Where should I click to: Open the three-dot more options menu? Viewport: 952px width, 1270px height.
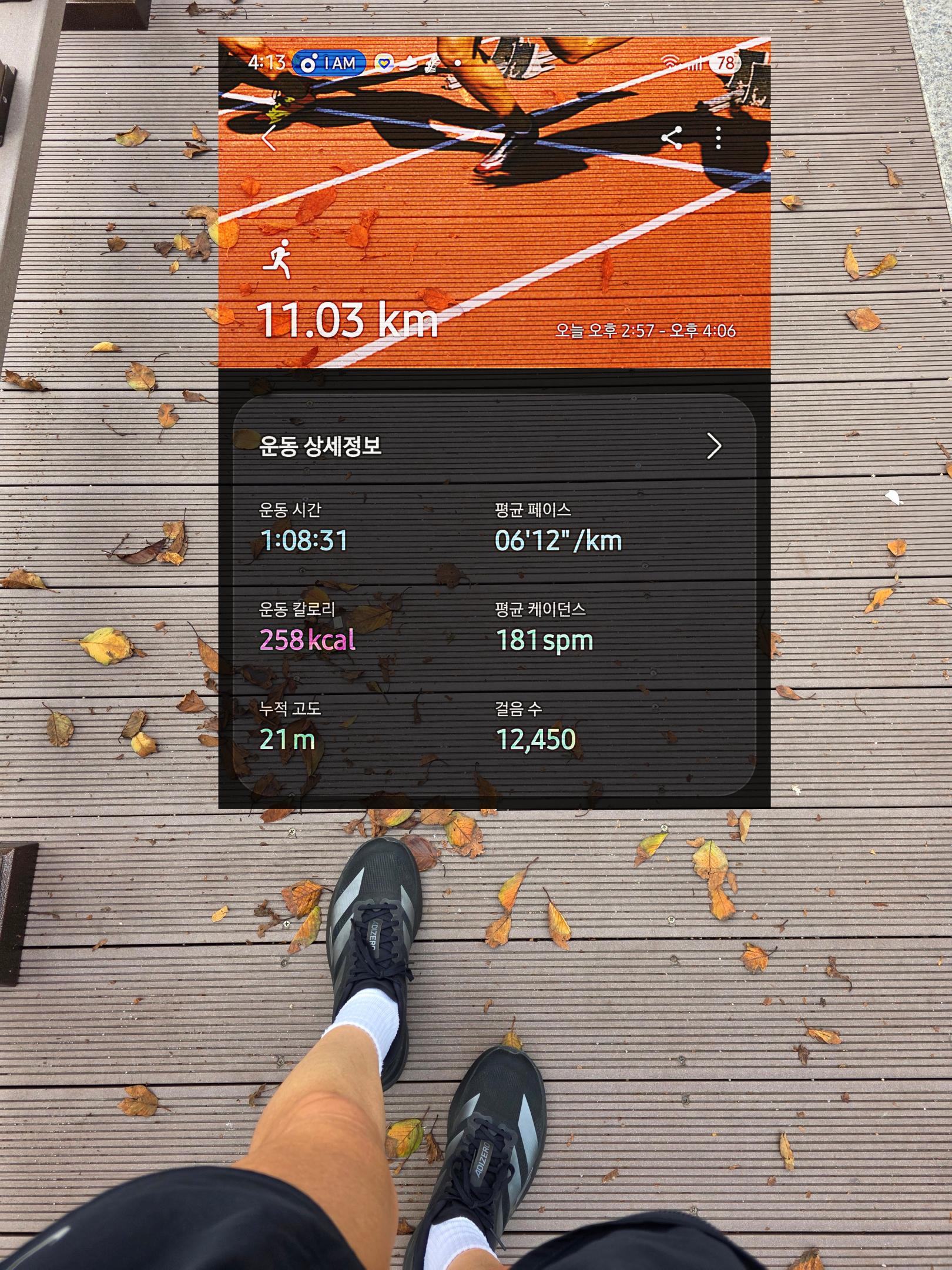coord(718,139)
